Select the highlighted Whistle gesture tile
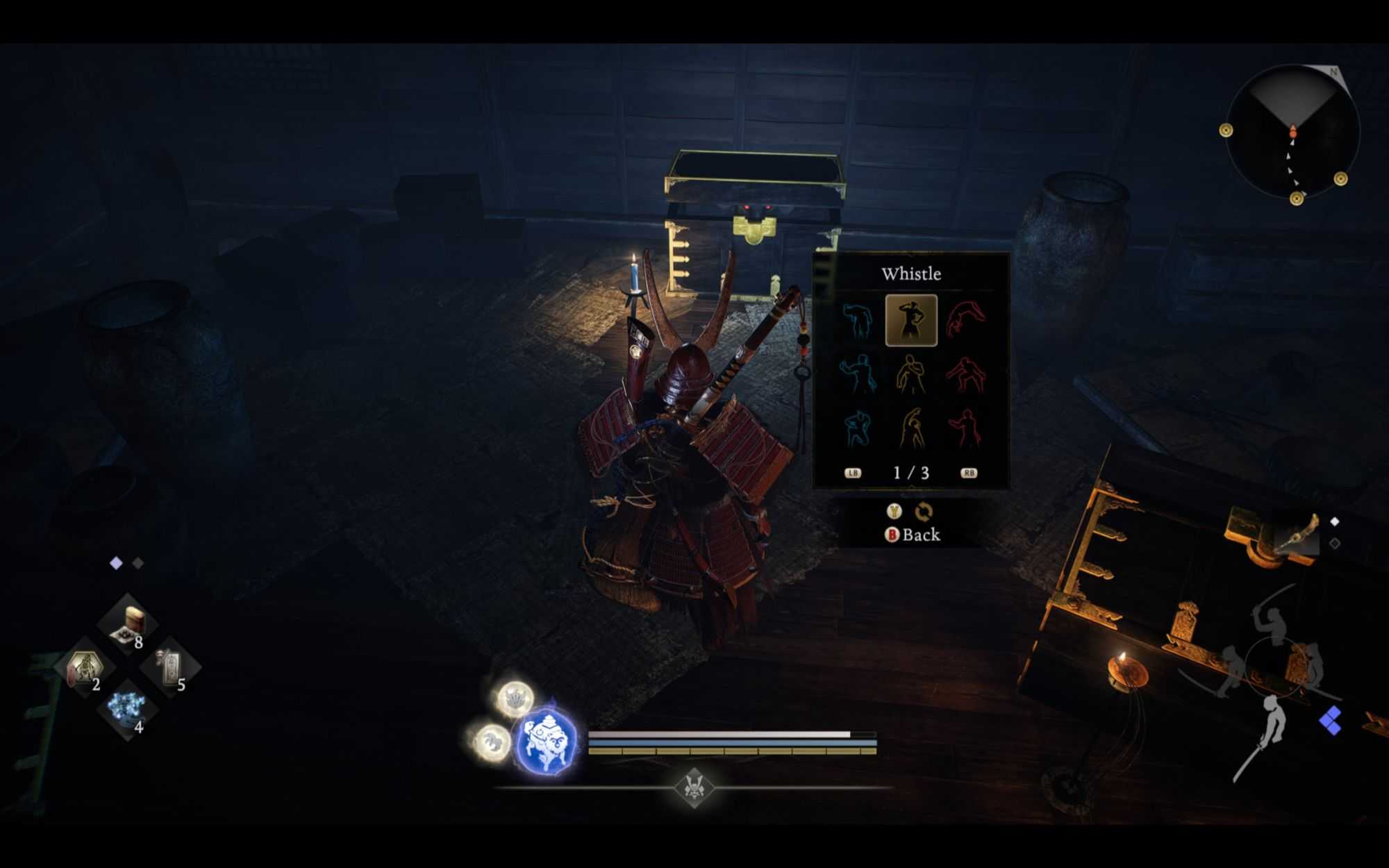 (x=910, y=320)
